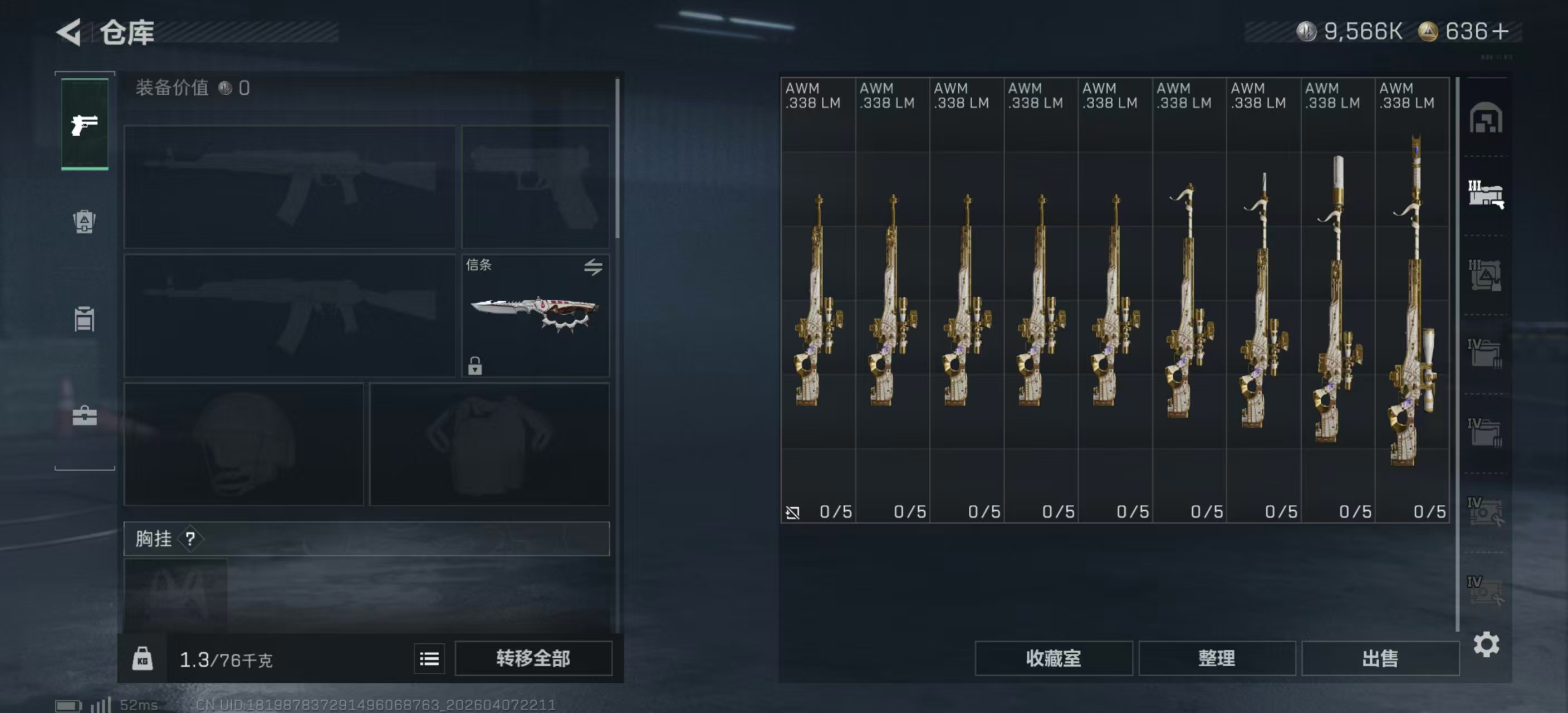The width and height of the screenshot is (1568, 713).
Task: Open warehouse settings gear icon
Action: pos(1486,643)
